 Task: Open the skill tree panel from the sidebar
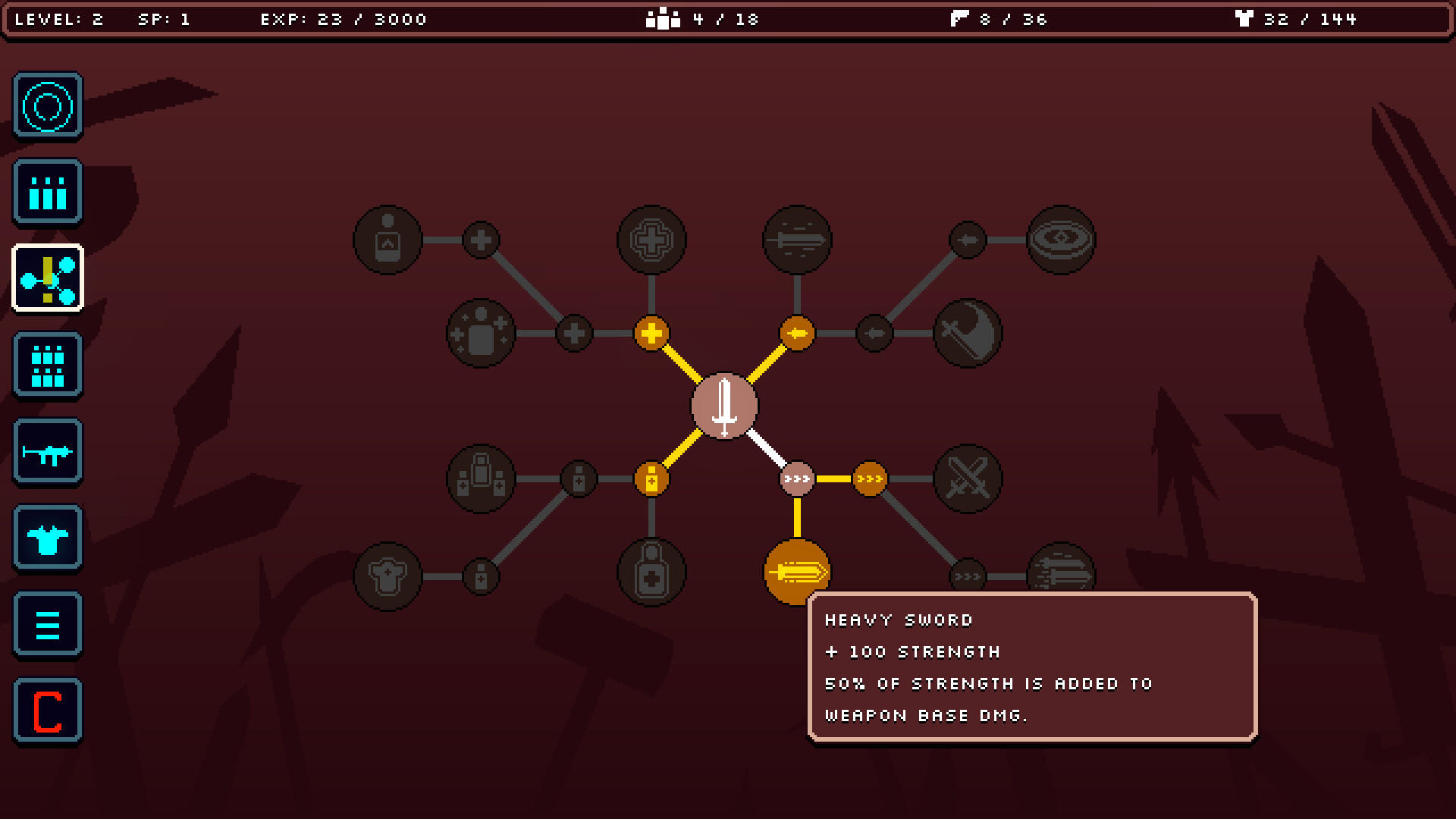tap(47, 278)
